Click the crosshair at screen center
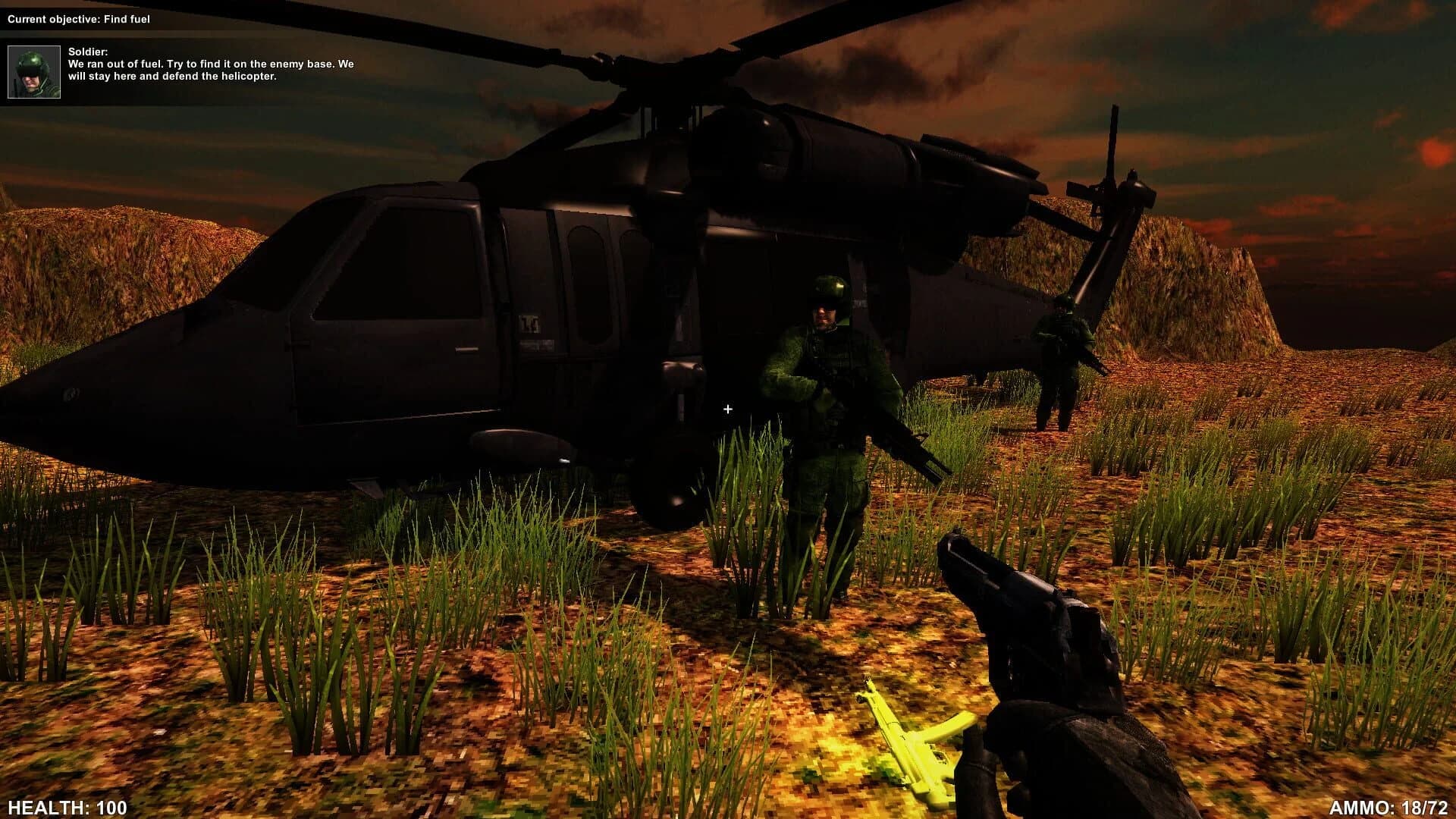The width and height of the screenshot is (1456, 819). pos(728,409)
